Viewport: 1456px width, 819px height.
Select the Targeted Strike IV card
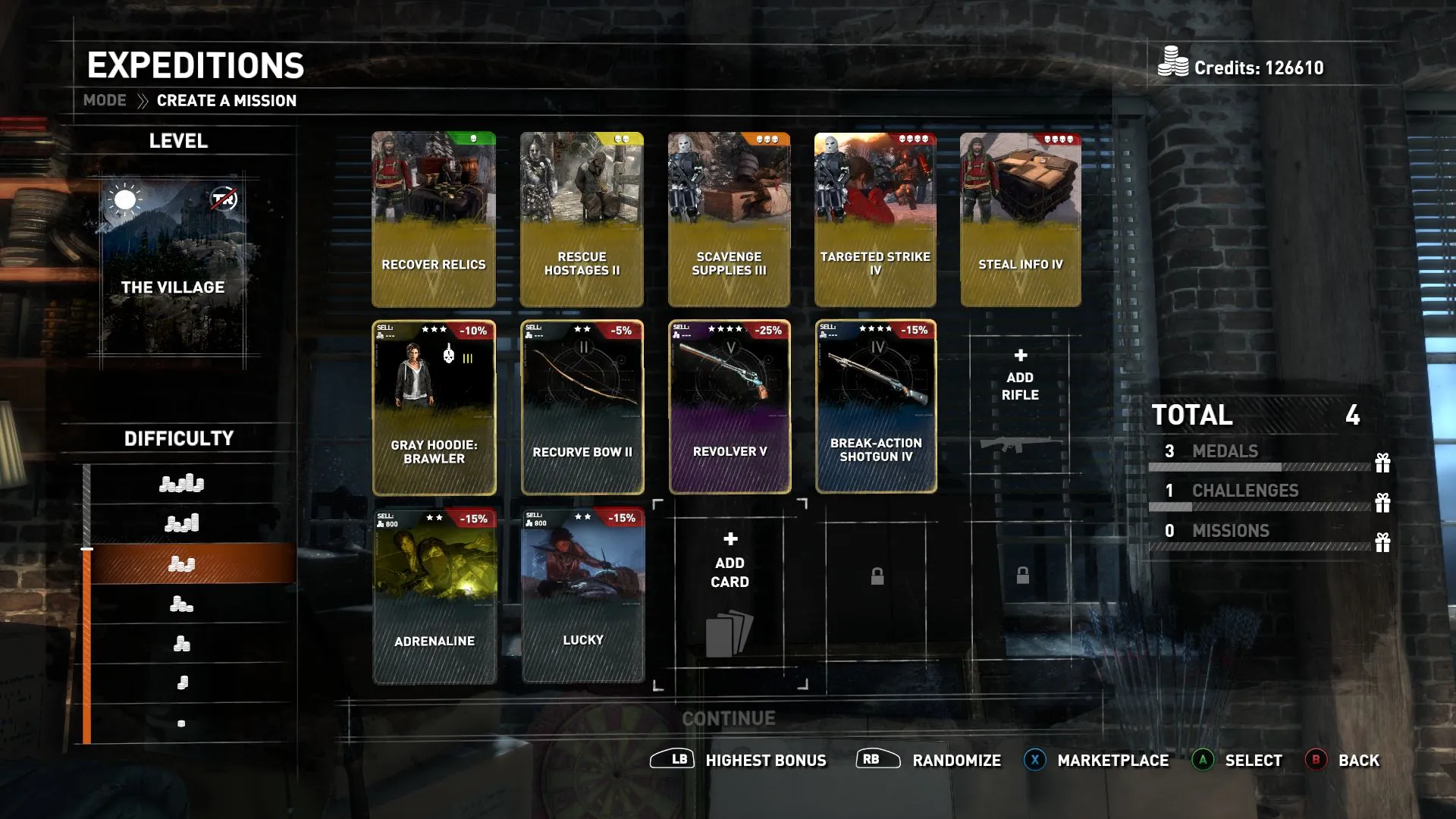pos(875,219)
